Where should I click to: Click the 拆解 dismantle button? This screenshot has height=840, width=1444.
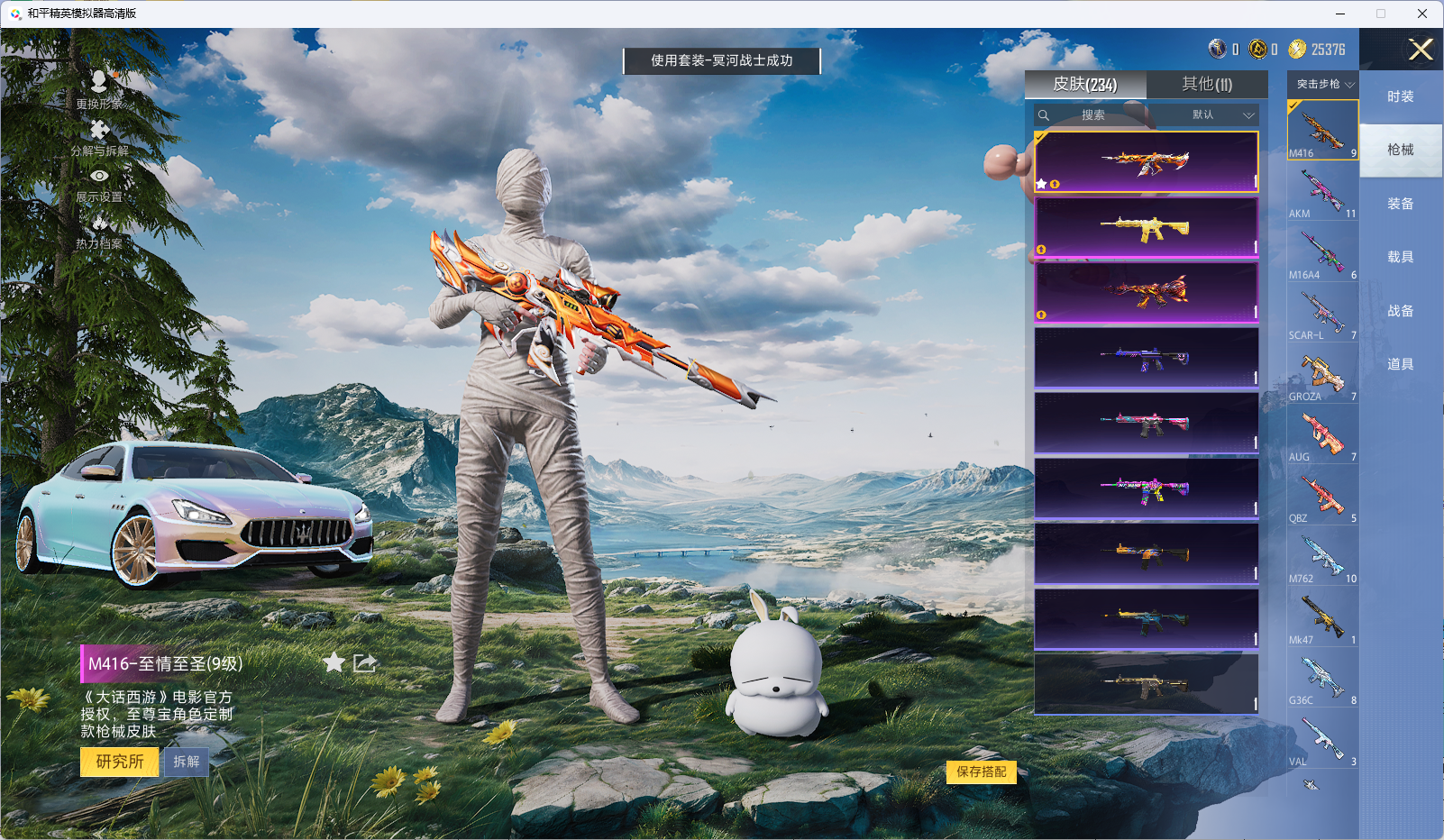point(187,762)
